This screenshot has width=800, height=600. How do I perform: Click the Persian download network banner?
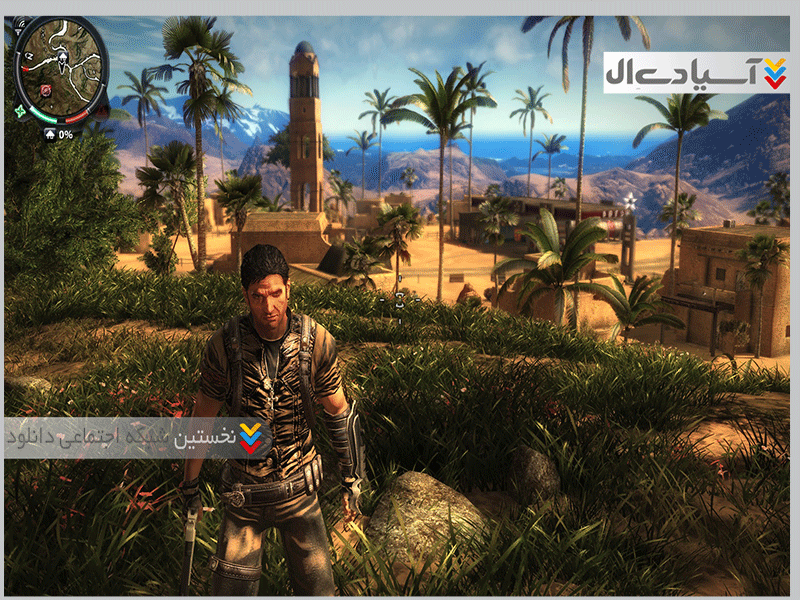pyautogui.click(x=137, y=437)
